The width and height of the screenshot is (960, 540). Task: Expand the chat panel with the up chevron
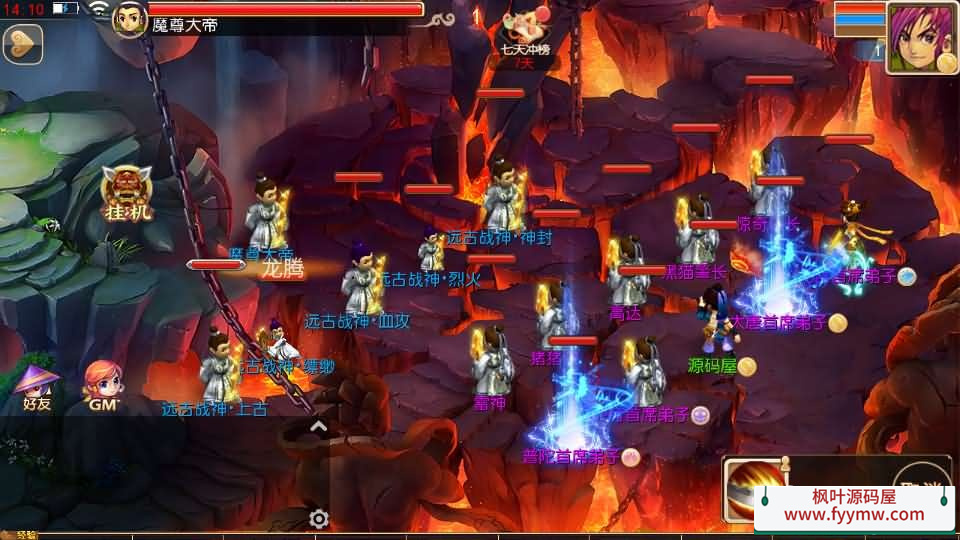click(318, 427)
